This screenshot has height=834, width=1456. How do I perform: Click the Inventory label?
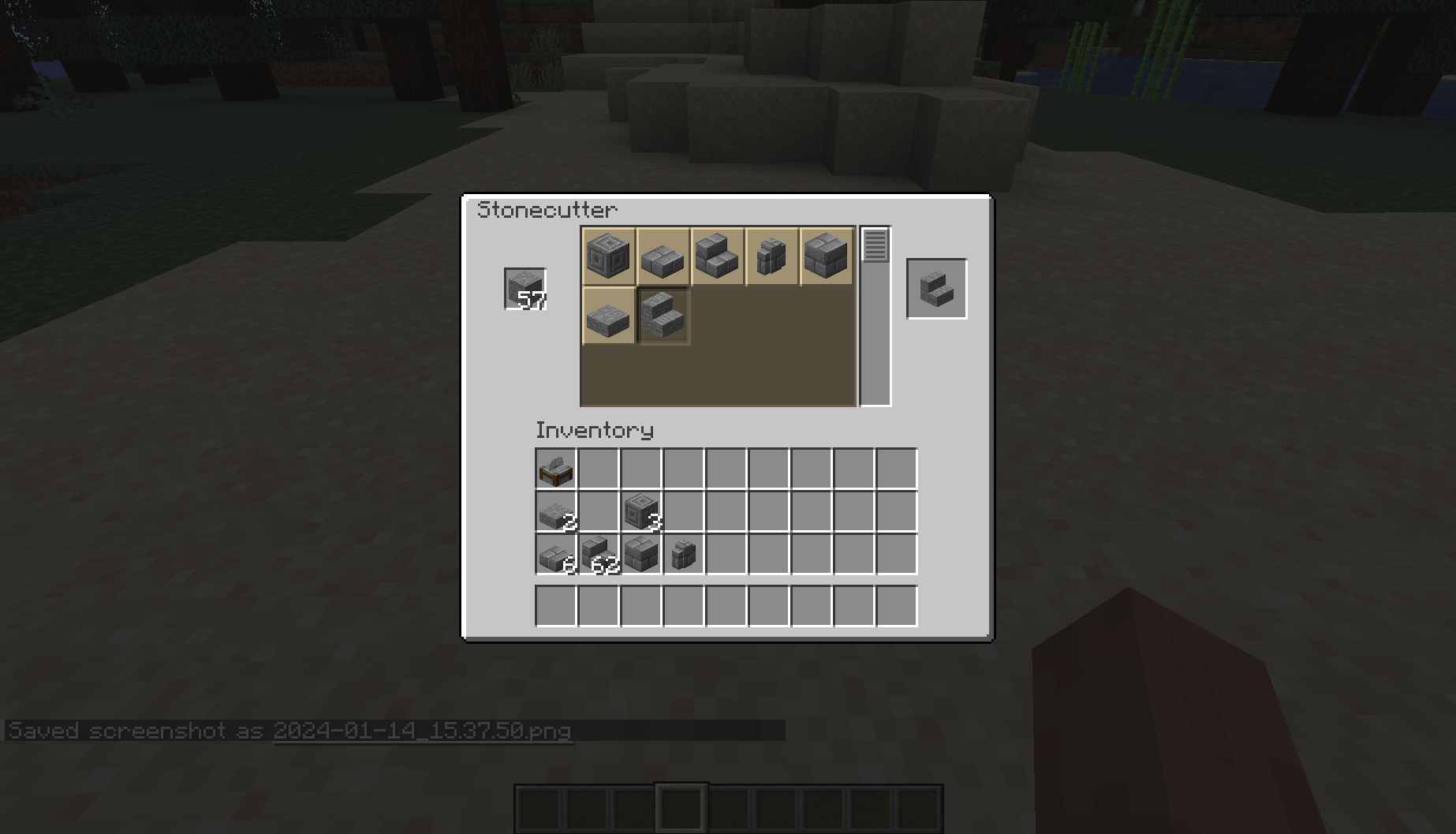coord(594,431)
